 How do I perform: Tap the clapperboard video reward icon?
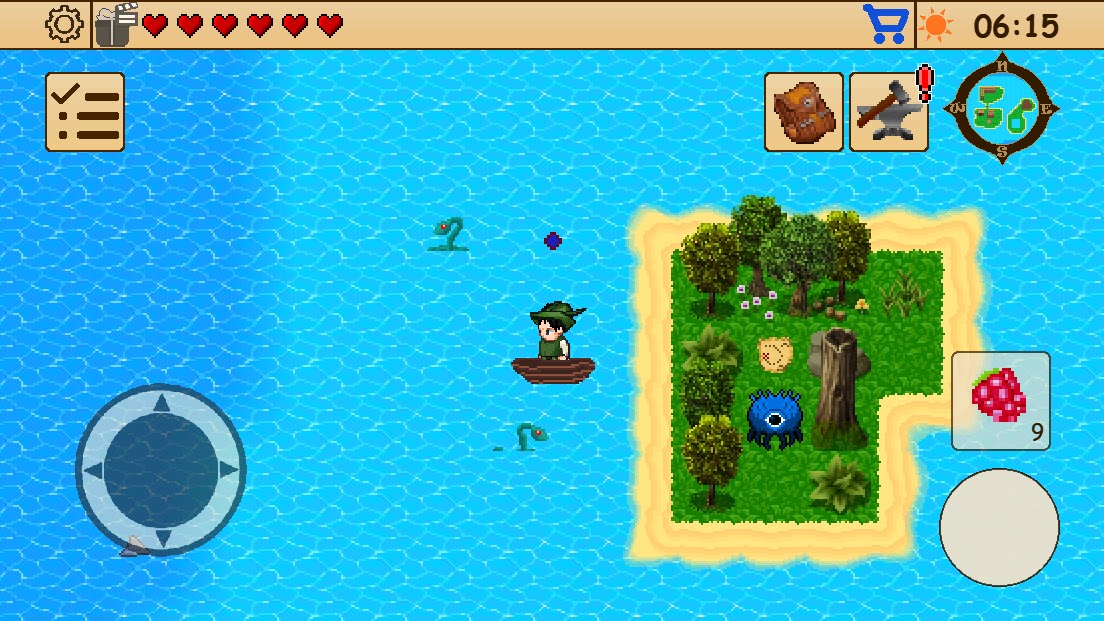pos(117,25)
